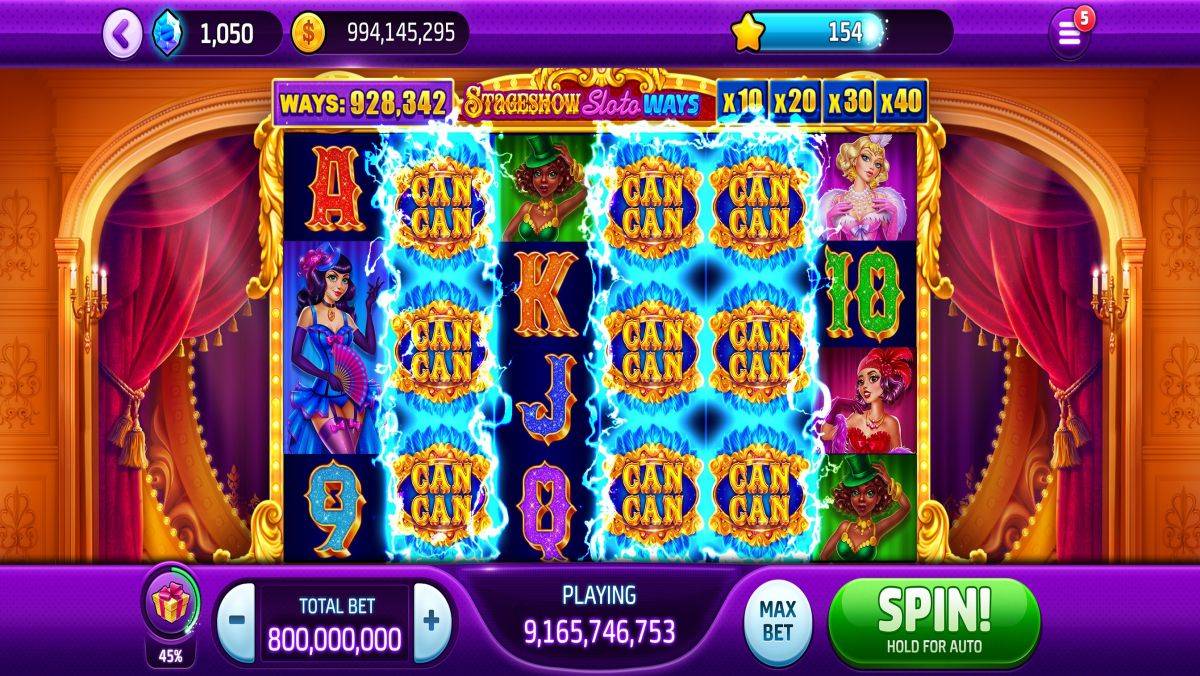Select the blue gem currency icon
The image size is (1200, 676).
[166, 34]
